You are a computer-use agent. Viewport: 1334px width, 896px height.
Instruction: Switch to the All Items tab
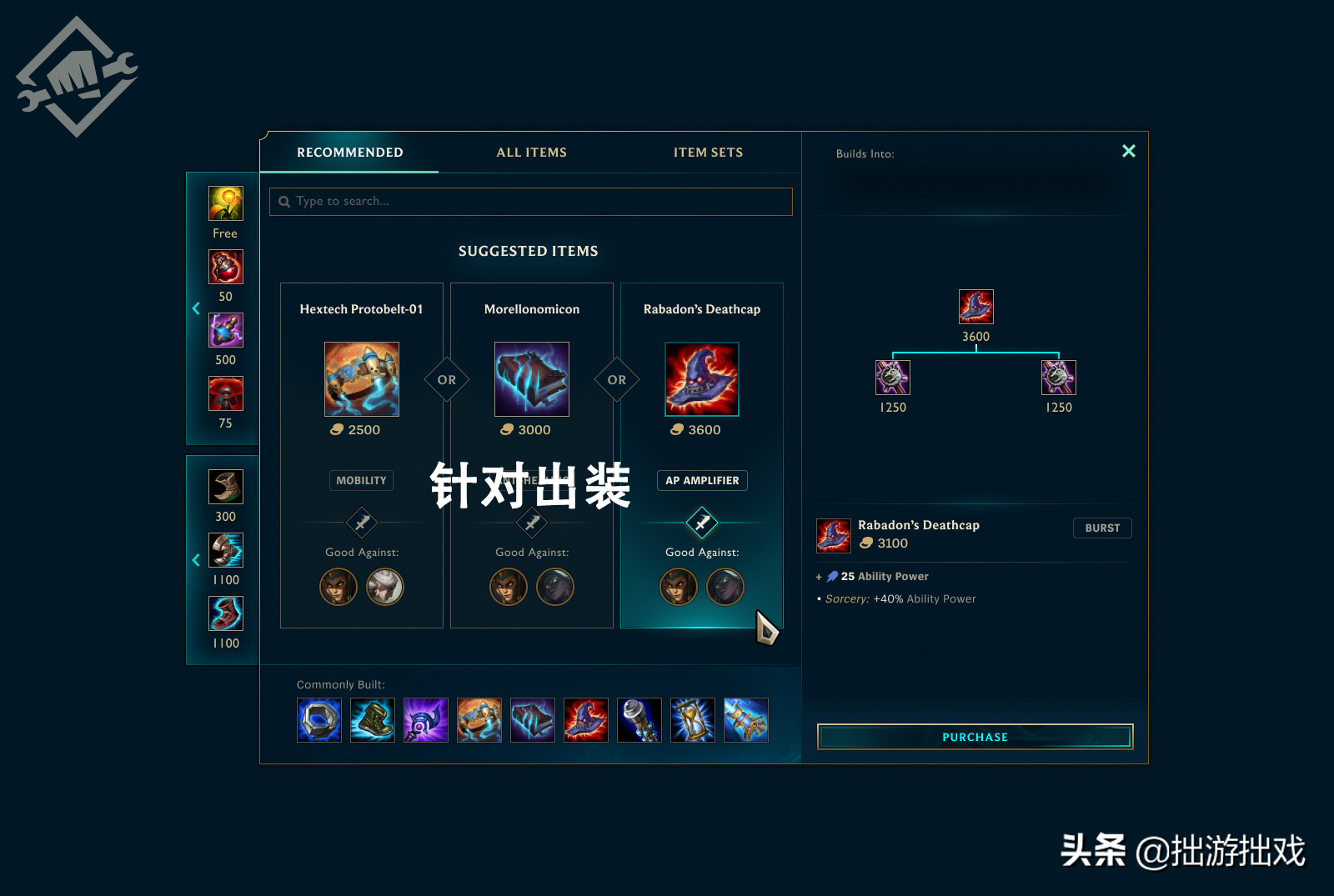(x=531, y=153)
